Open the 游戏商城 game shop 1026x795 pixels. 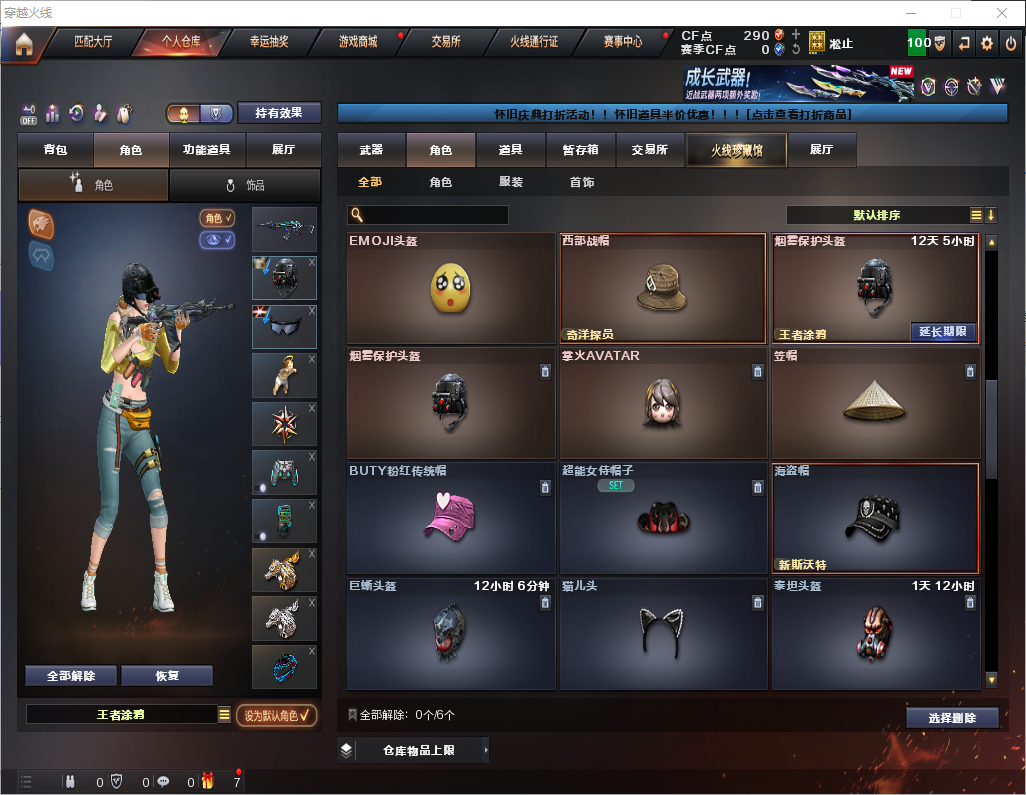click(357, 42)
